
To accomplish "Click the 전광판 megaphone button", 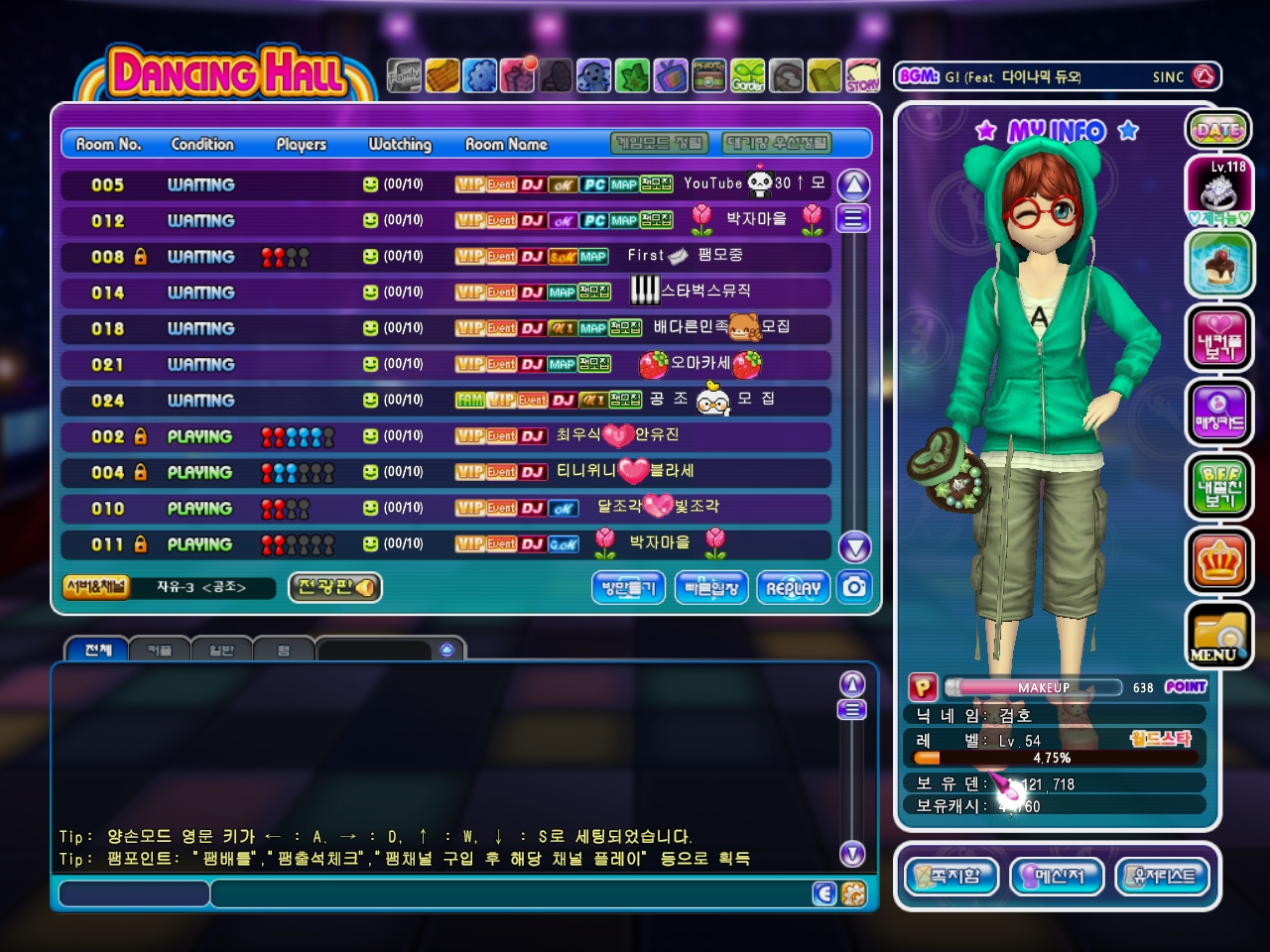I will 335,587.
